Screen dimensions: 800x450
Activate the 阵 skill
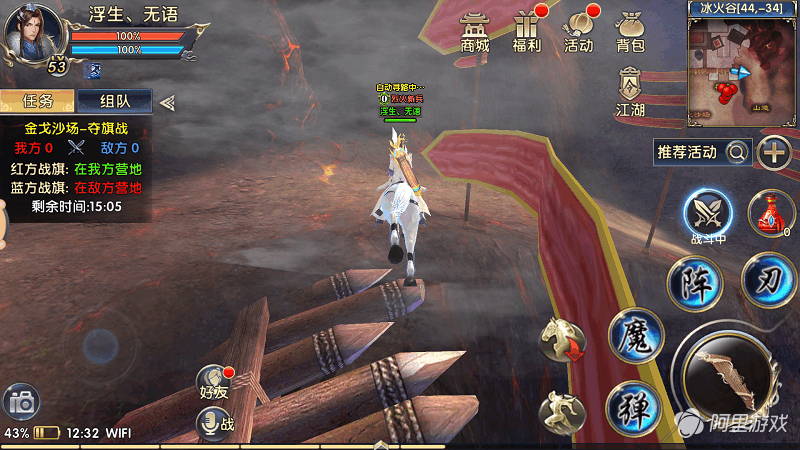pyautogui.click(x=694, y=282)
